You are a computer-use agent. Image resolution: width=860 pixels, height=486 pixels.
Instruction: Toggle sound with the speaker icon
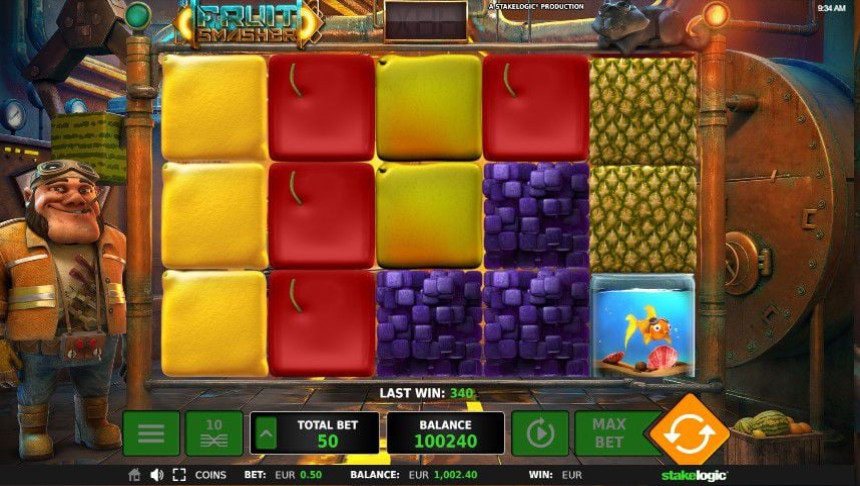157,475
